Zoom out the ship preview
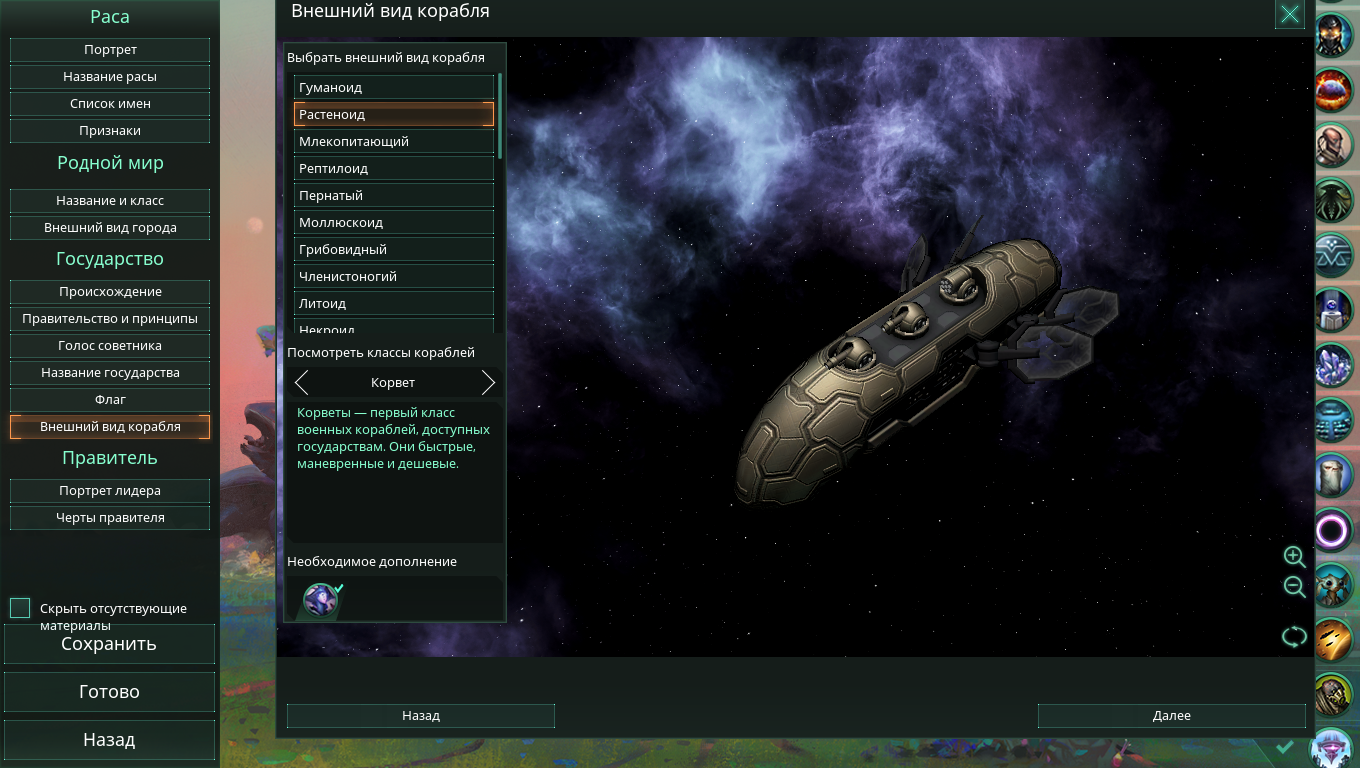The height and width of the screenshot is (768, 1360). (x=1294, y=587)
